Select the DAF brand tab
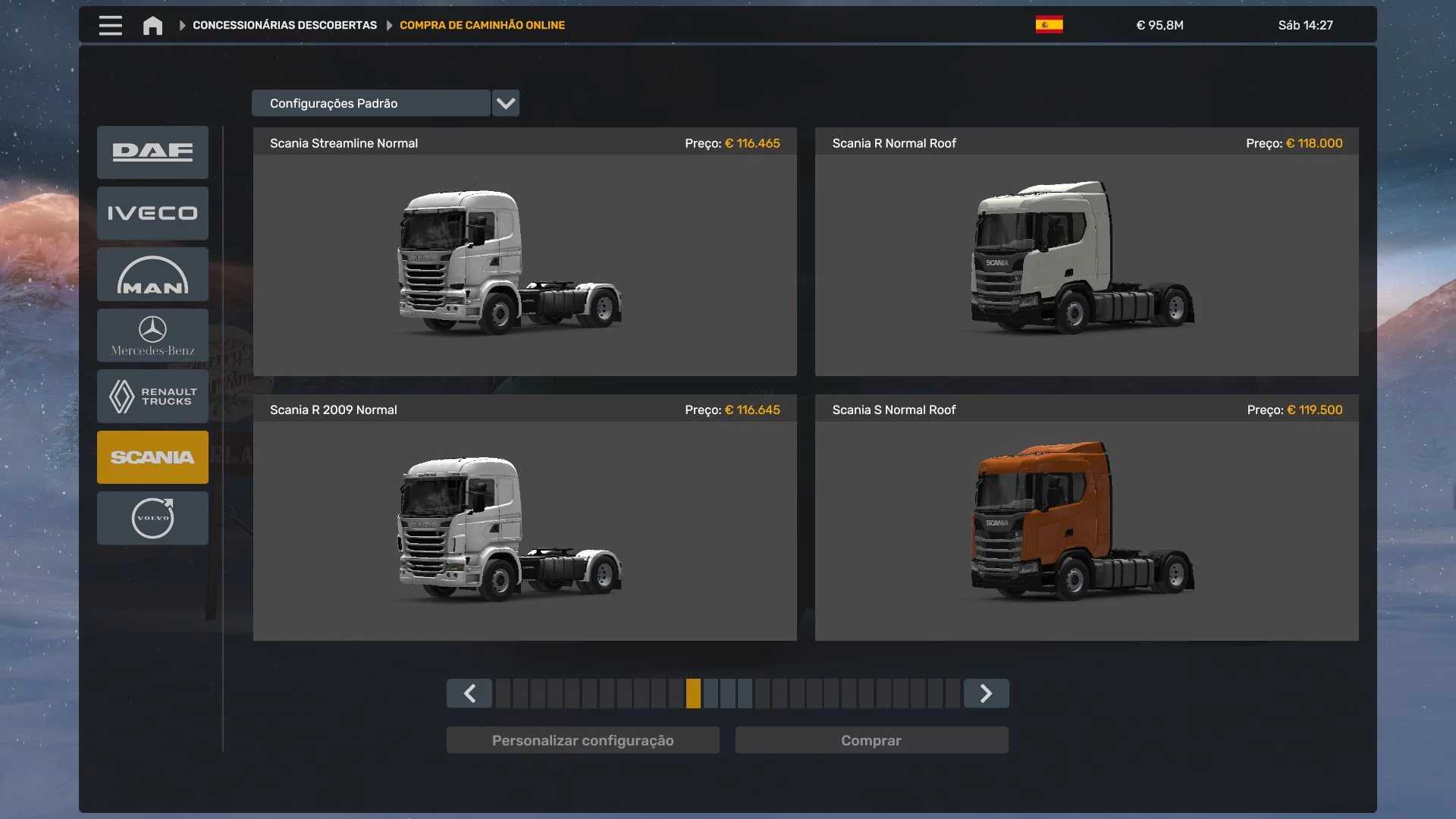The height and width of the screenshot is (819, 1456). coord(152,152)
